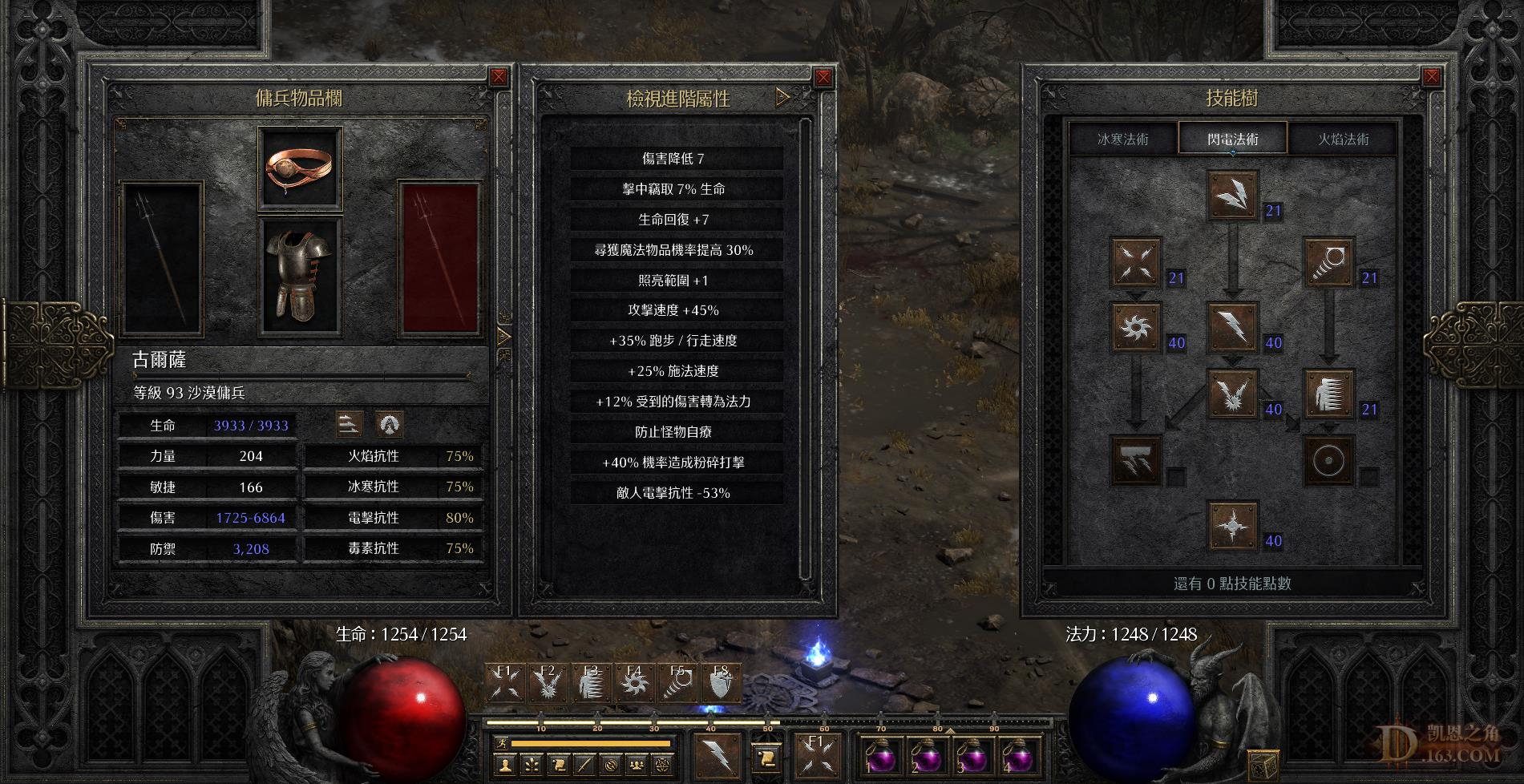Screen dimensions: 1524x784
Task: Click the mercenary's spear weapon slot
Action: tap(161, 258)
